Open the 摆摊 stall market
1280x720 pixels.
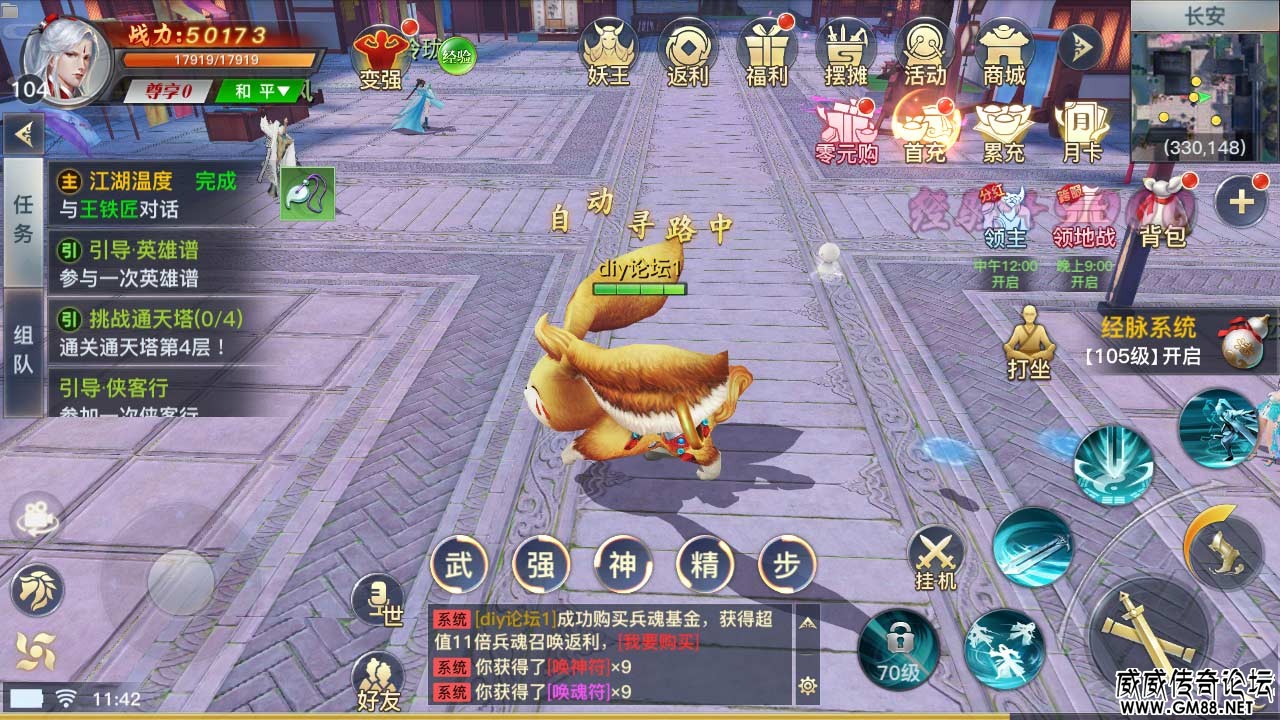click(846, 54)
